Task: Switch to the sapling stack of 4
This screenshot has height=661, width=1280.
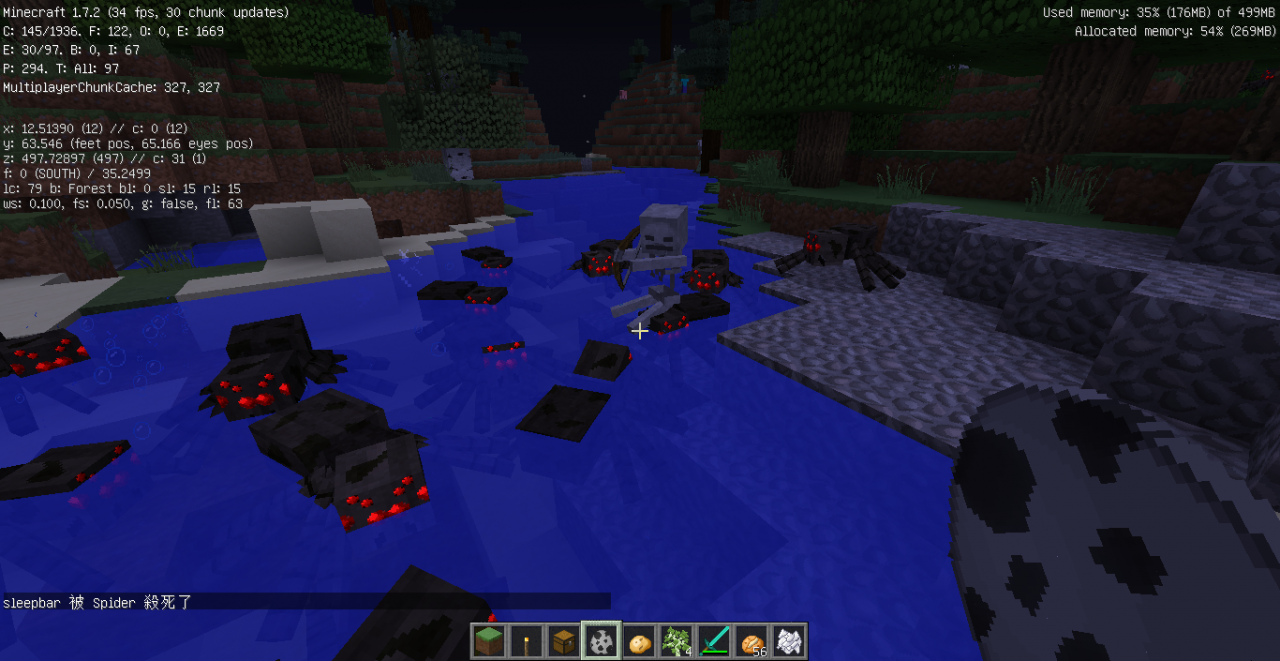Action: 677,641
